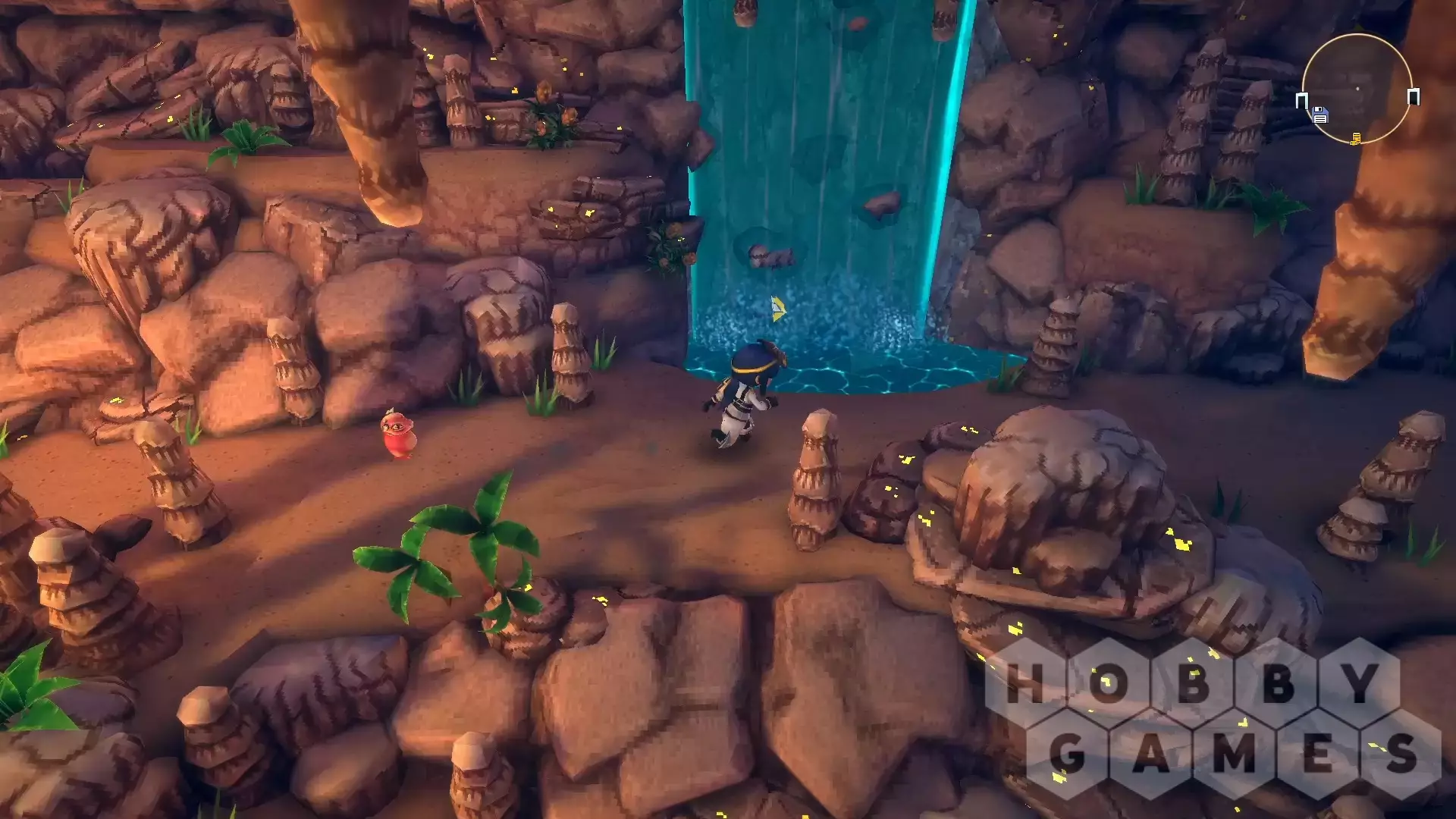Select the floppy disk save marker on minimap
This screenshot has height=819, width=1456.
(1320, 116)
